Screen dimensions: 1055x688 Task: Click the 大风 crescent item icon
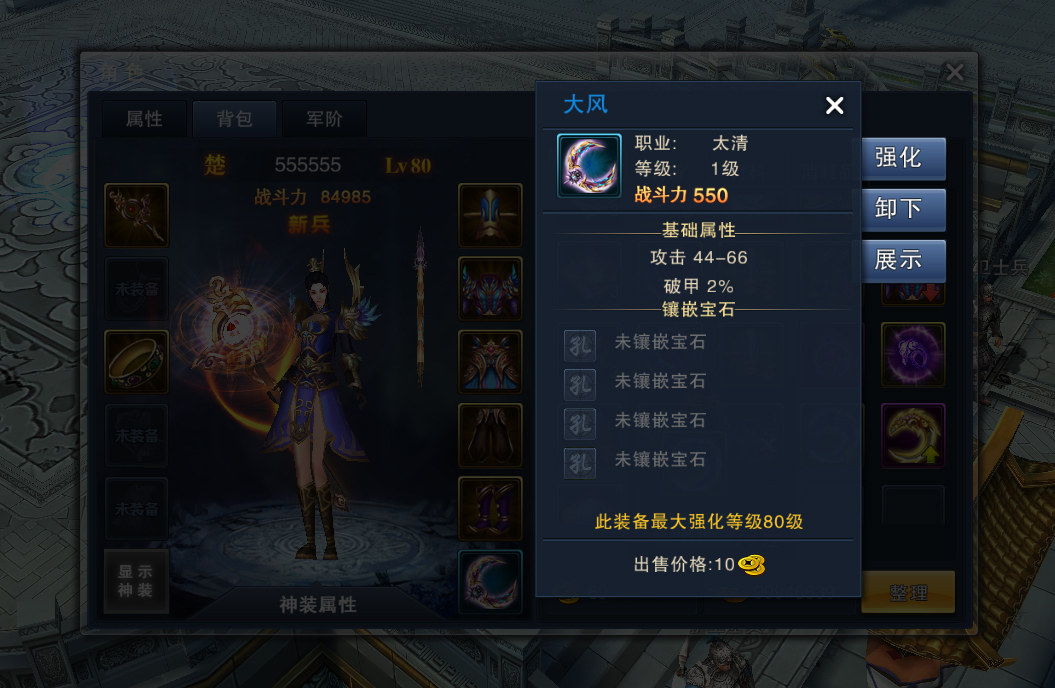click(589, 166)
